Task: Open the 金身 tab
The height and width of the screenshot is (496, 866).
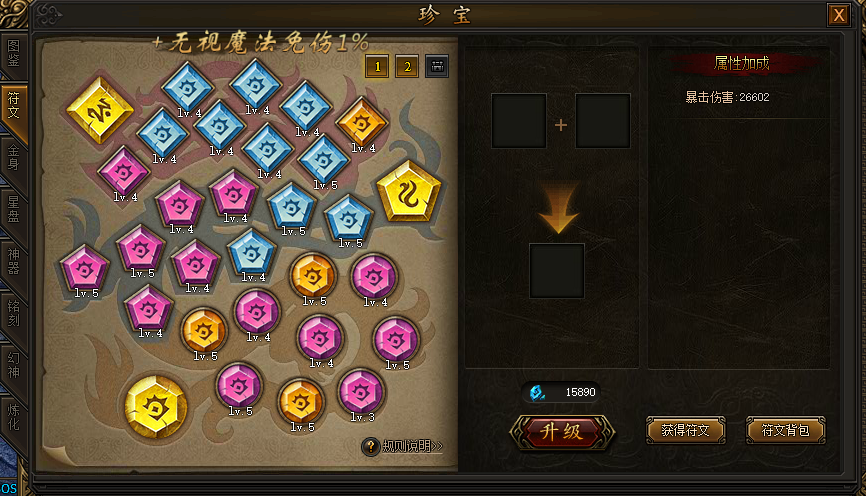Action: (13, 158)
